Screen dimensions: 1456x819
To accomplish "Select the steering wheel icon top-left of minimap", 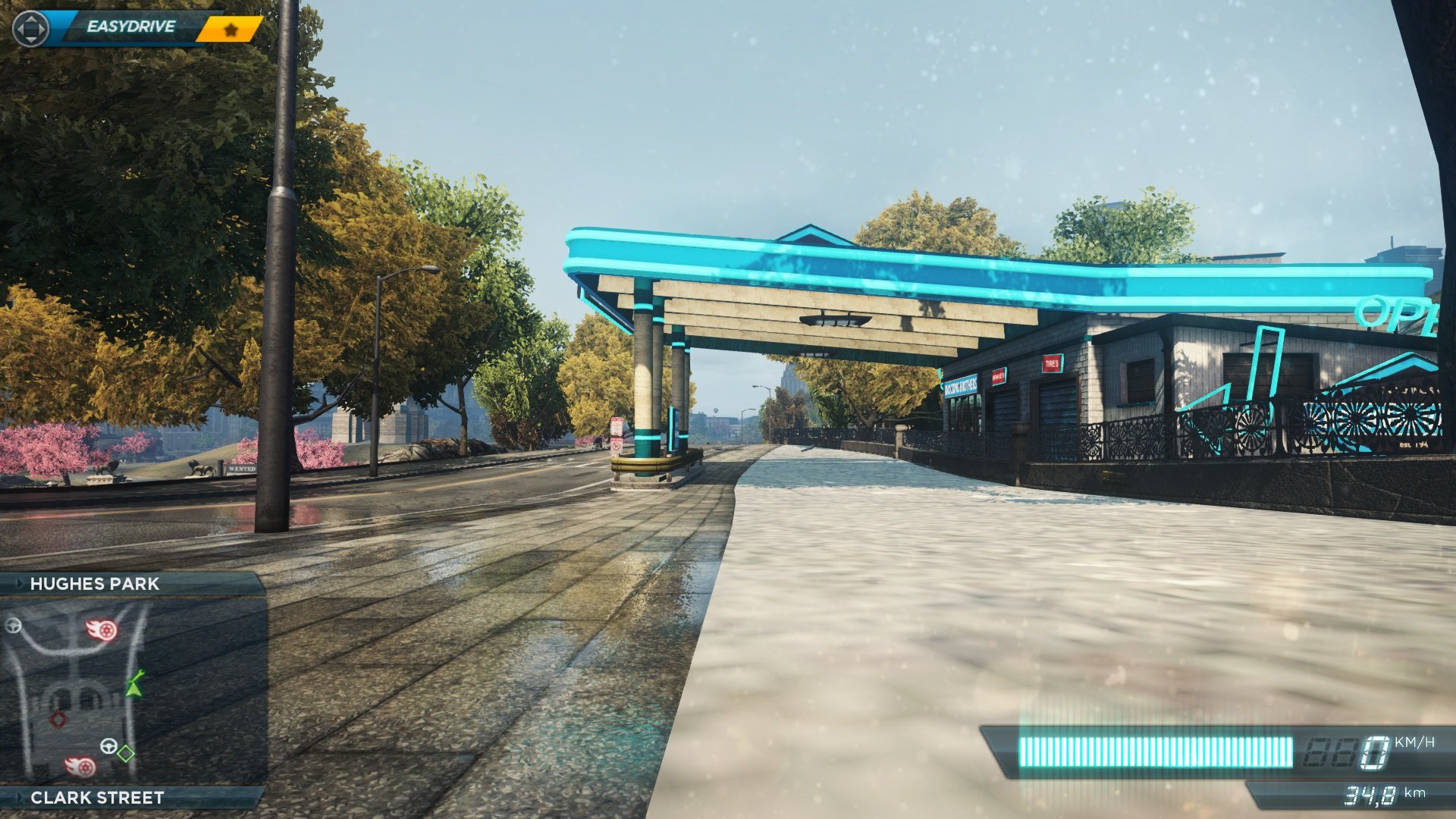I will 13,626.
